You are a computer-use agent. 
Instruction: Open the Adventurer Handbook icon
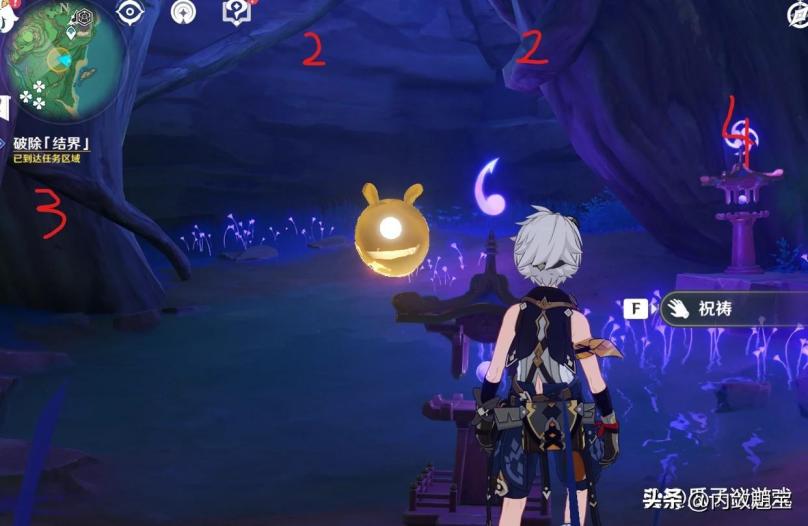(x=236, y=12)
